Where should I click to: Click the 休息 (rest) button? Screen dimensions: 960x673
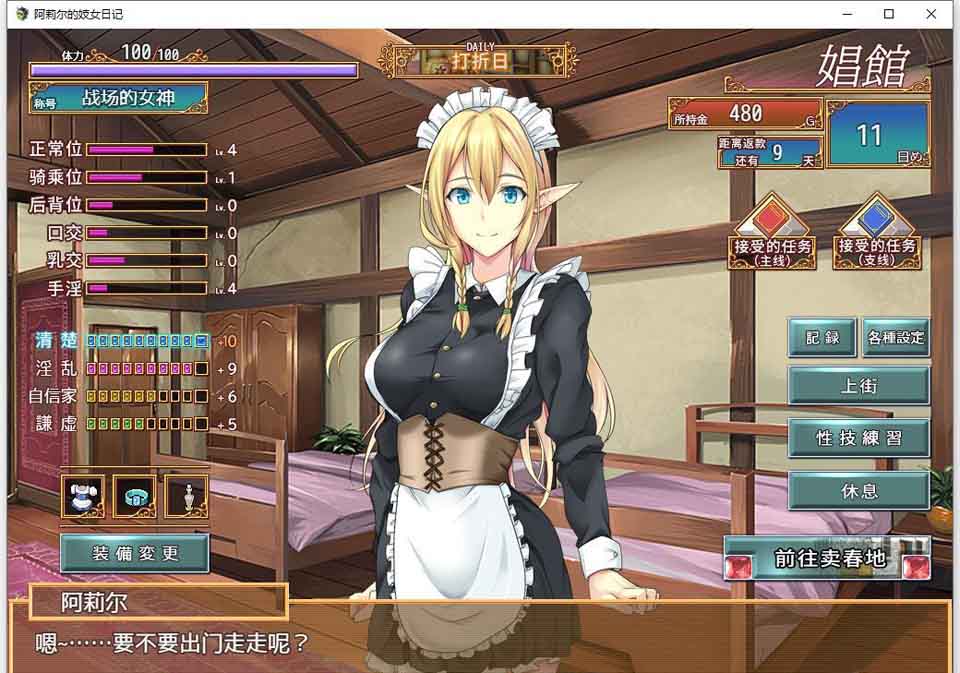point(859,492)
